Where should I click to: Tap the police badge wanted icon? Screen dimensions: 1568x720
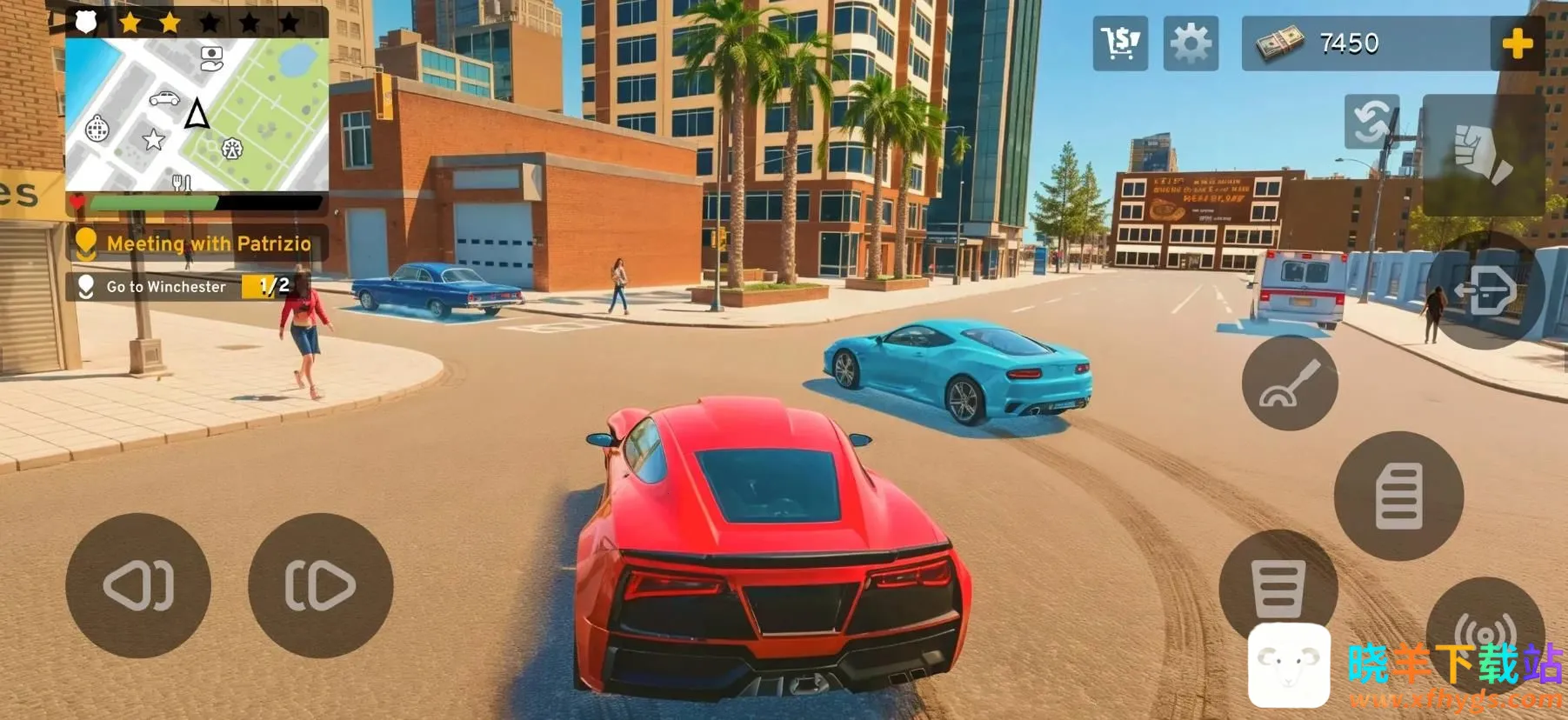tap(86, 22)
